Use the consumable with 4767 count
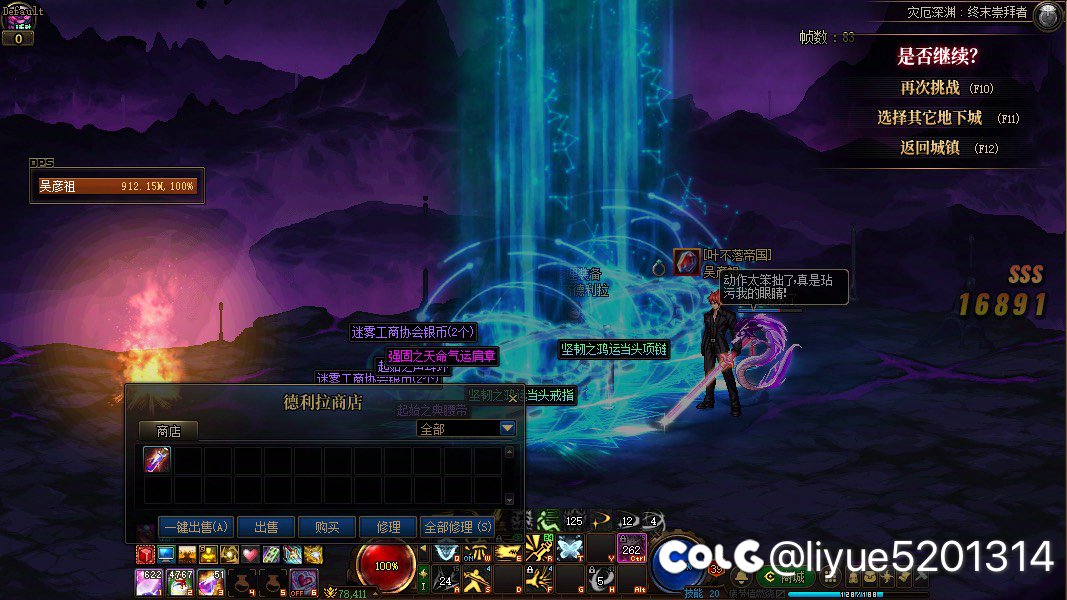This screenshot has height=600, width=1067. 181,580
